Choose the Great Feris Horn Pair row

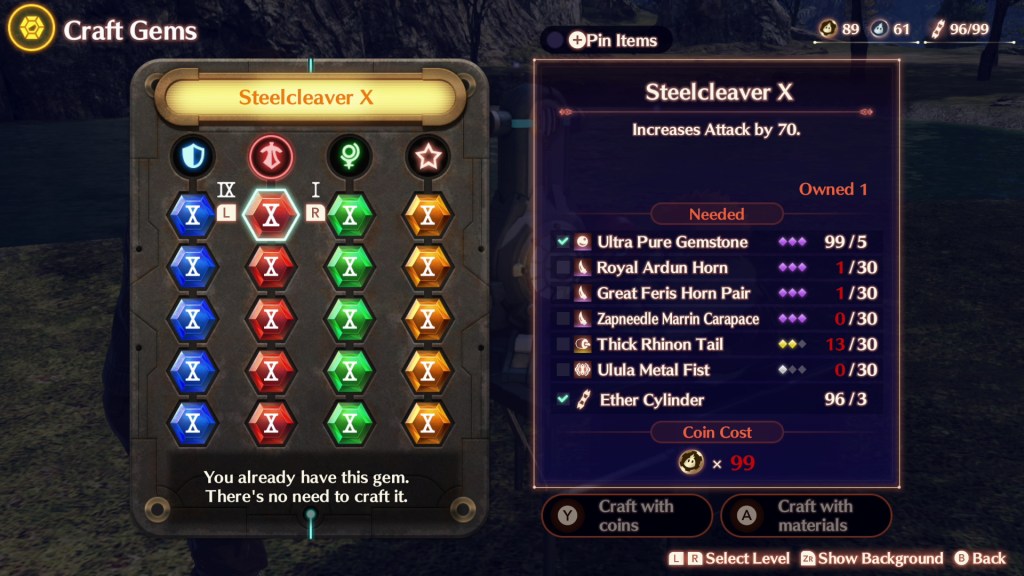tap(717, 293)
